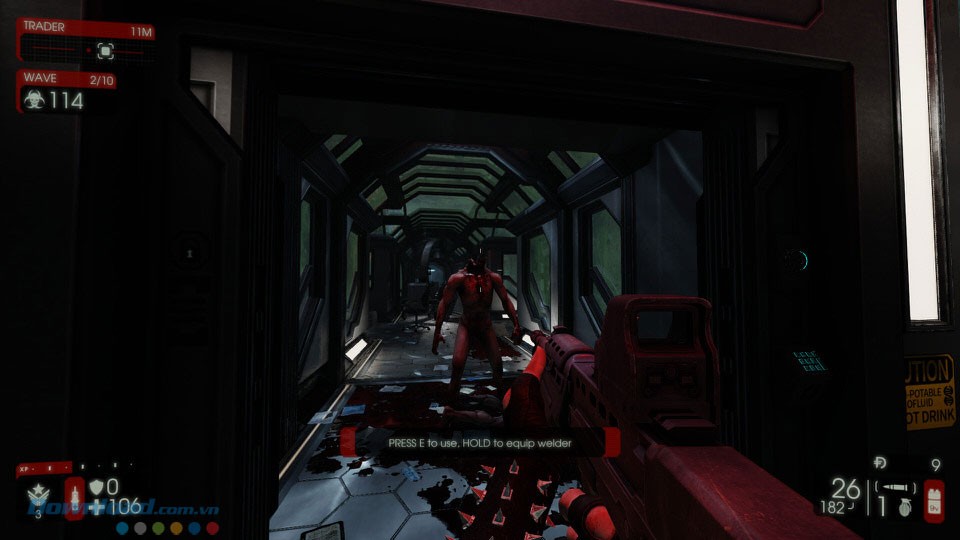
Task: Toggle the 9V flashlight battery icon
Action: click(933, 499)
